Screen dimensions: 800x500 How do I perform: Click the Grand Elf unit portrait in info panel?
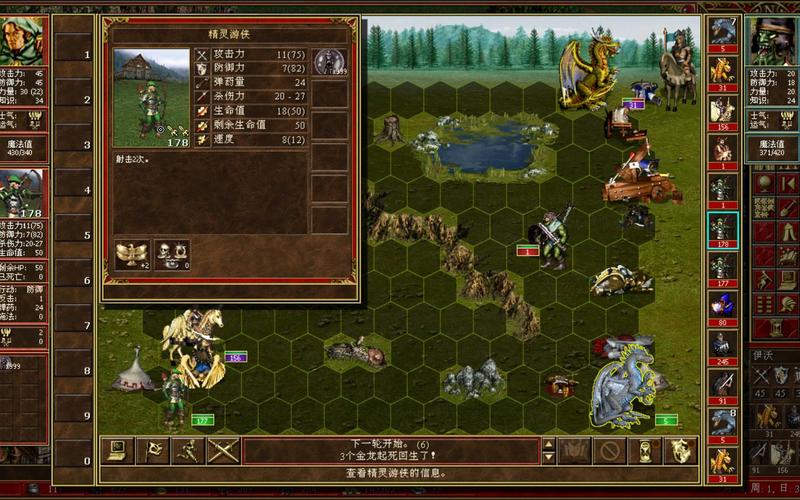tap(151, 97)
